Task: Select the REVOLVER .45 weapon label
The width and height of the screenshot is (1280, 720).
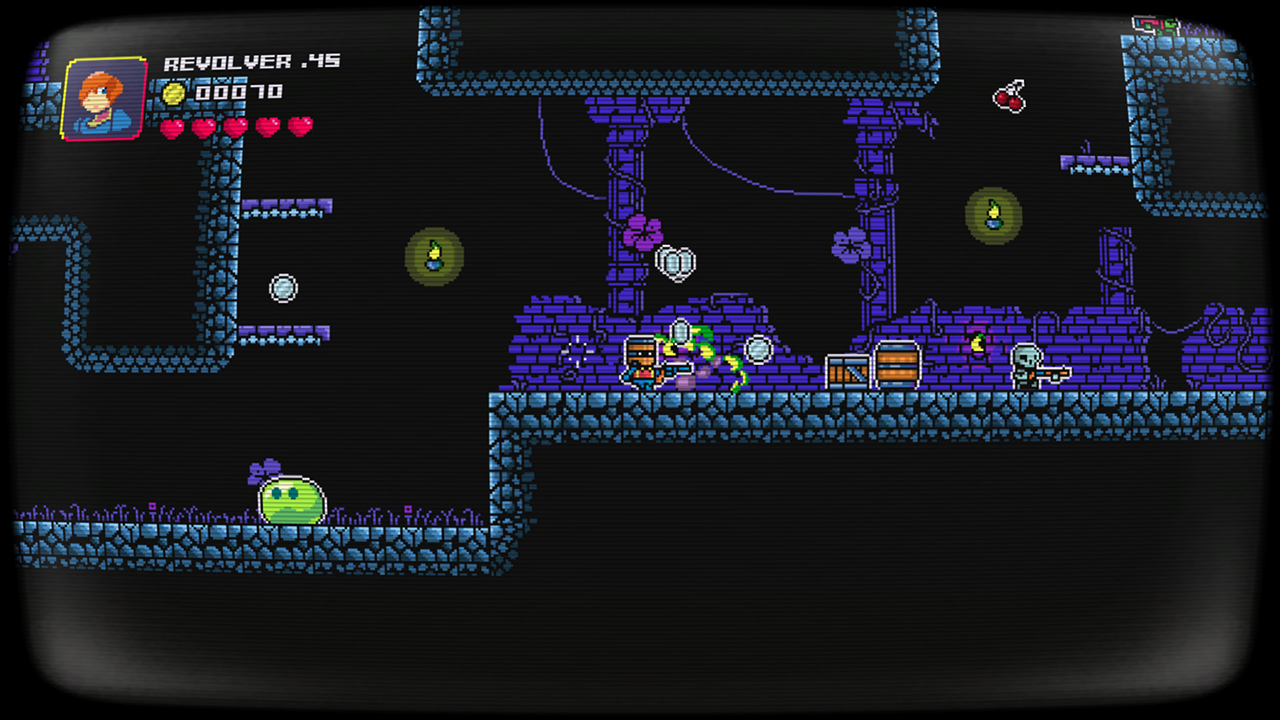Action: [x=251, y=61]
